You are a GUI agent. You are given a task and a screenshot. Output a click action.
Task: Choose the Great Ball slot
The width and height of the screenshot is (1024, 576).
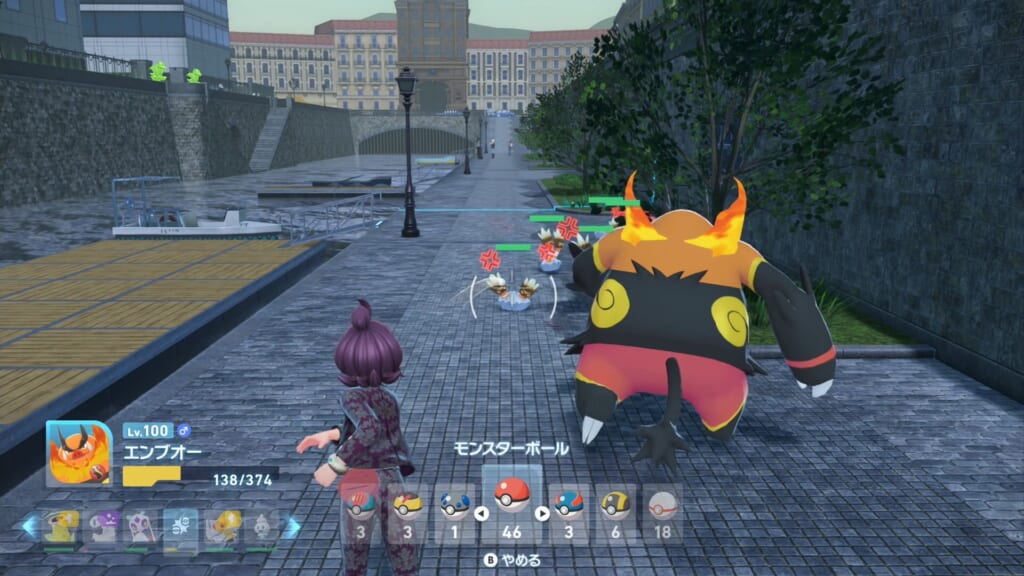568,505
